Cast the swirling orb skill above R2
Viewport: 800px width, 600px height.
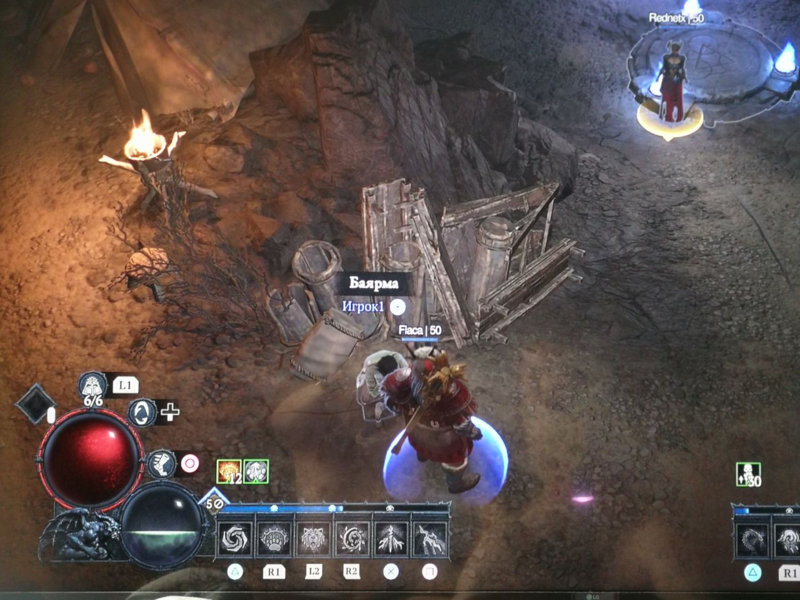[352, 540]
